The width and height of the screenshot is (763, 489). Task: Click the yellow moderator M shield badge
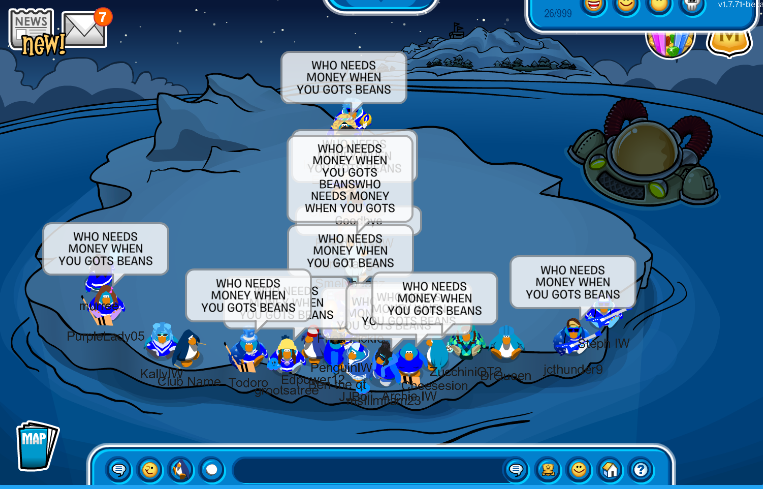pyautogui.click(x=728, y=39)
